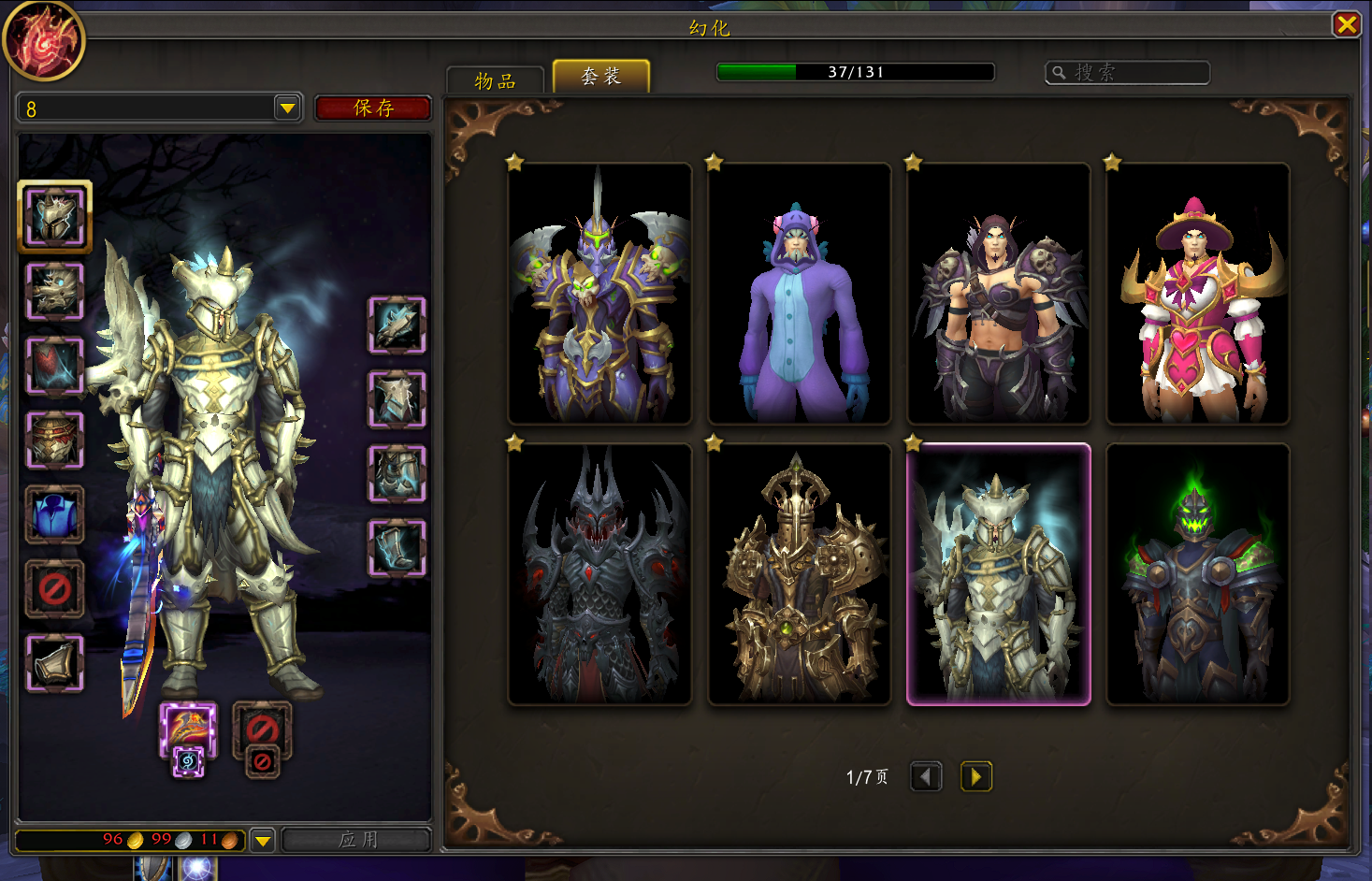Click the 应用 apply button
The image size is (1372, 881).
[357, 839]
